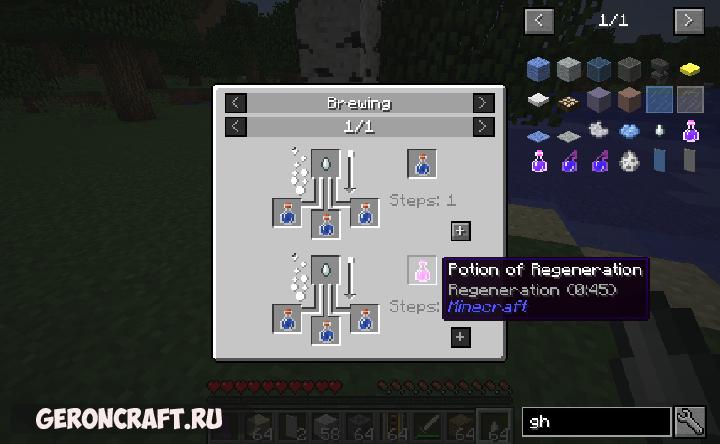Click the search field containing "gh"
The image size is (720, 444).
[597, 422]
